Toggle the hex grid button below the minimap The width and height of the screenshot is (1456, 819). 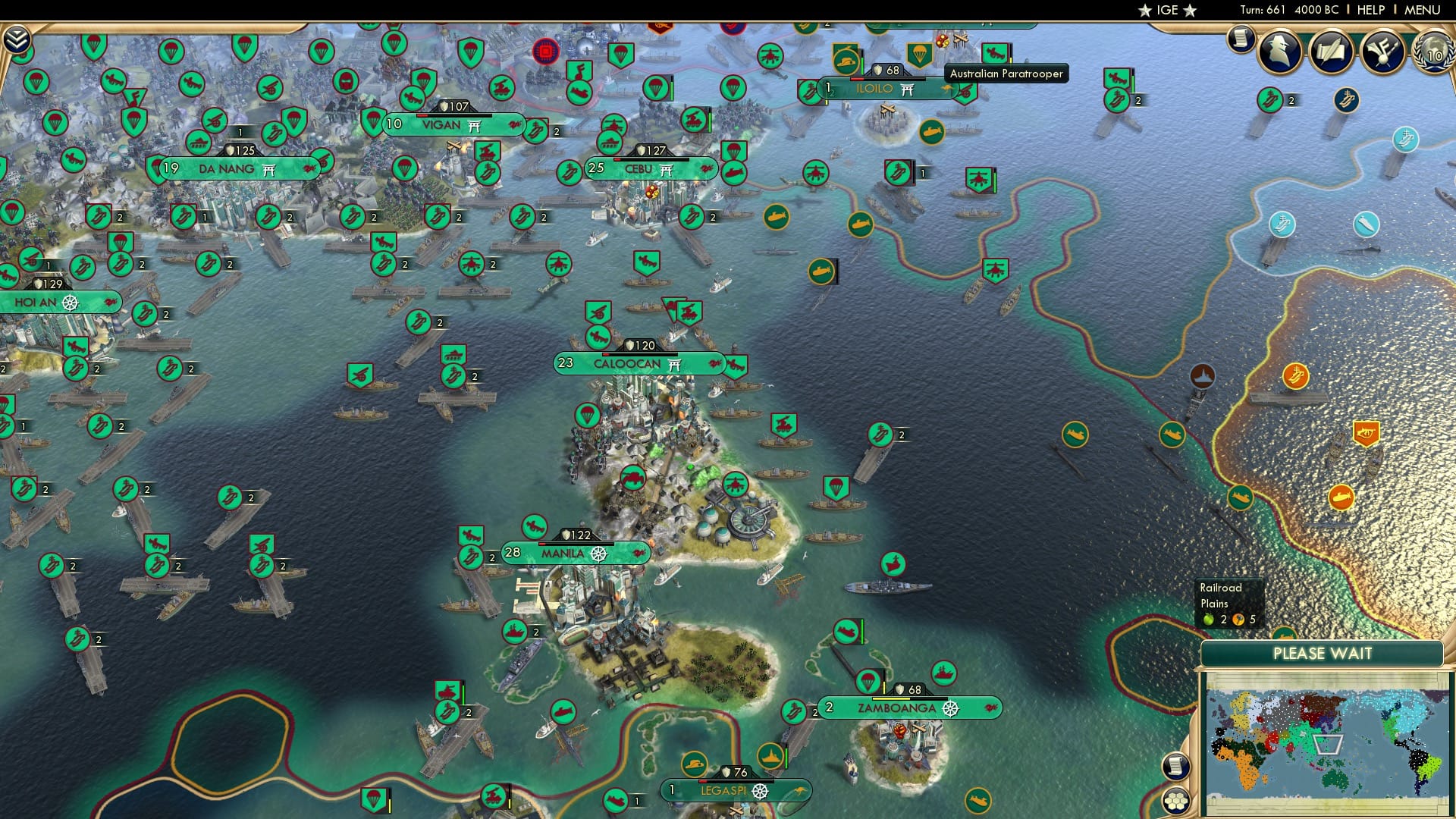point(1177,801)
